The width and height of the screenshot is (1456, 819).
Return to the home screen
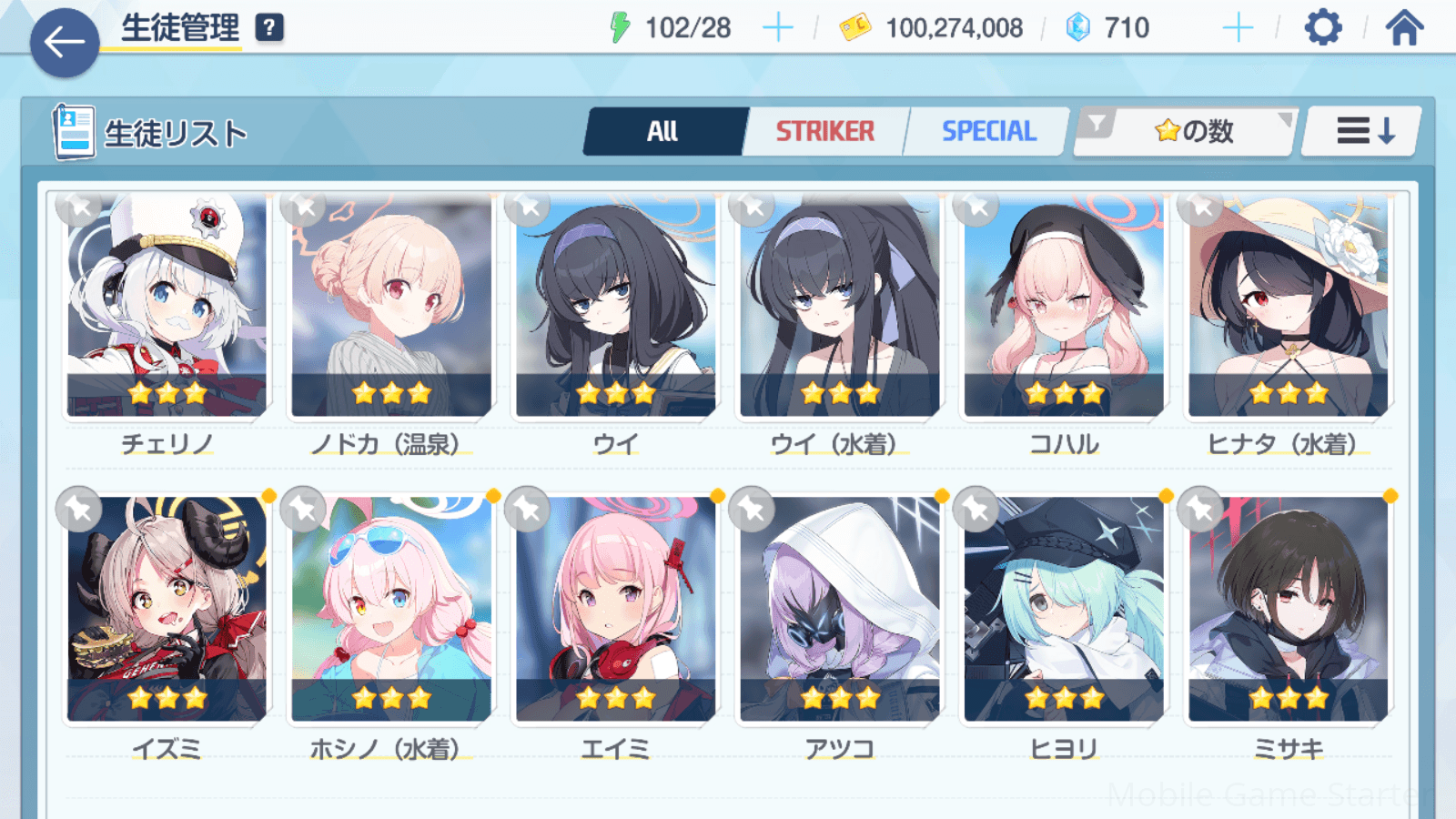(1404, 28)
